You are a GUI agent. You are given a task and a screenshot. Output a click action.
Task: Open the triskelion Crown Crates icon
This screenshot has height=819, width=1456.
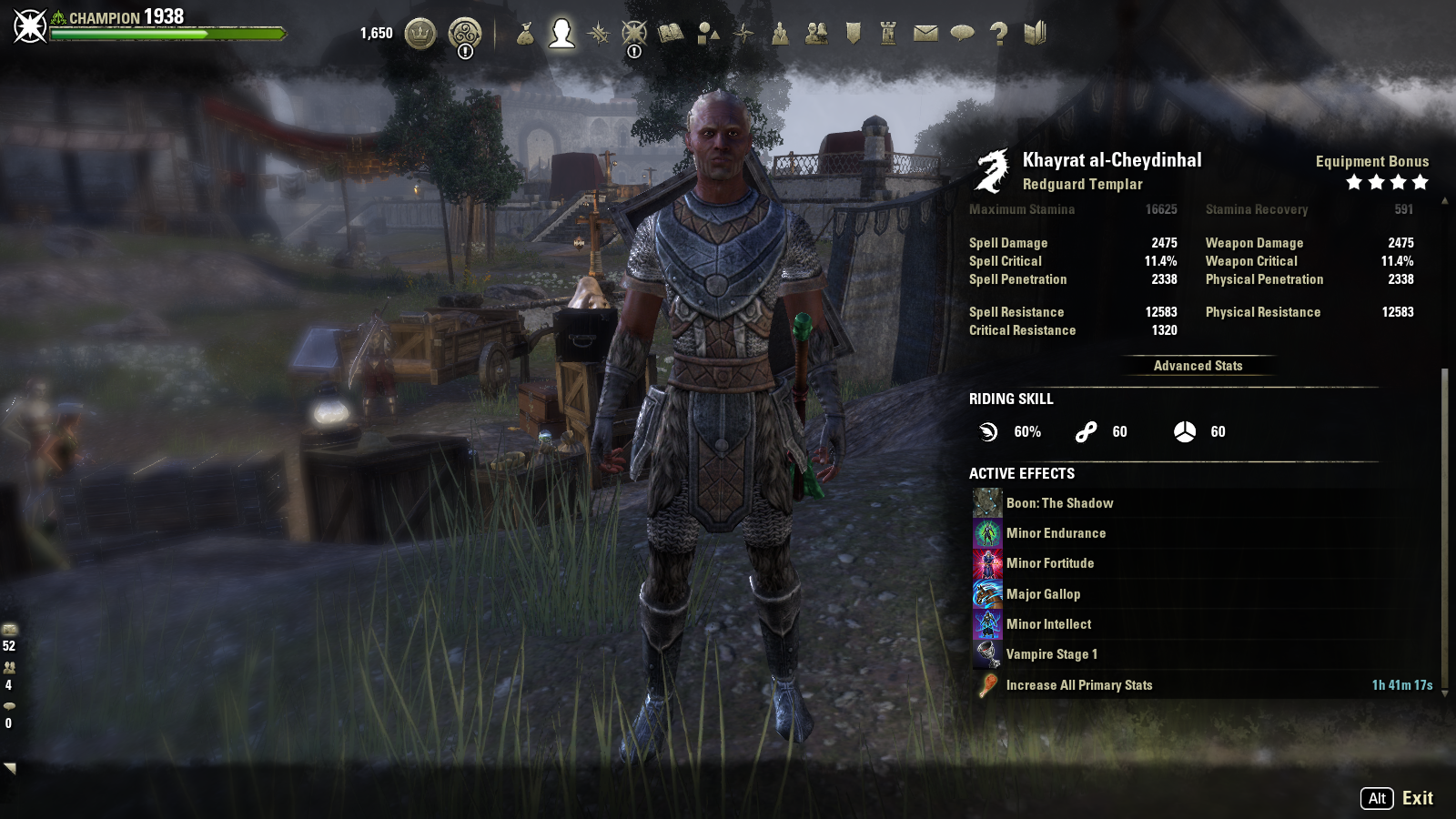click(465, 34)
